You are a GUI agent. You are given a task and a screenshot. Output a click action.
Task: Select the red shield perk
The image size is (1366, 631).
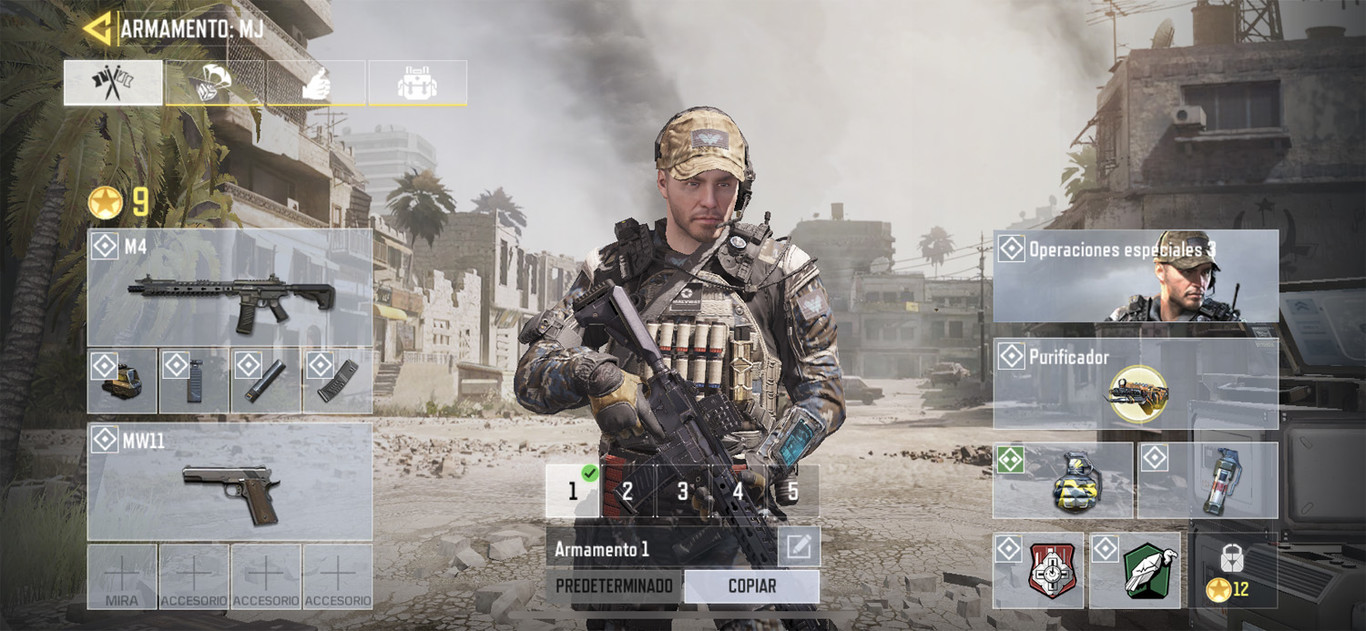[1038, 570]
